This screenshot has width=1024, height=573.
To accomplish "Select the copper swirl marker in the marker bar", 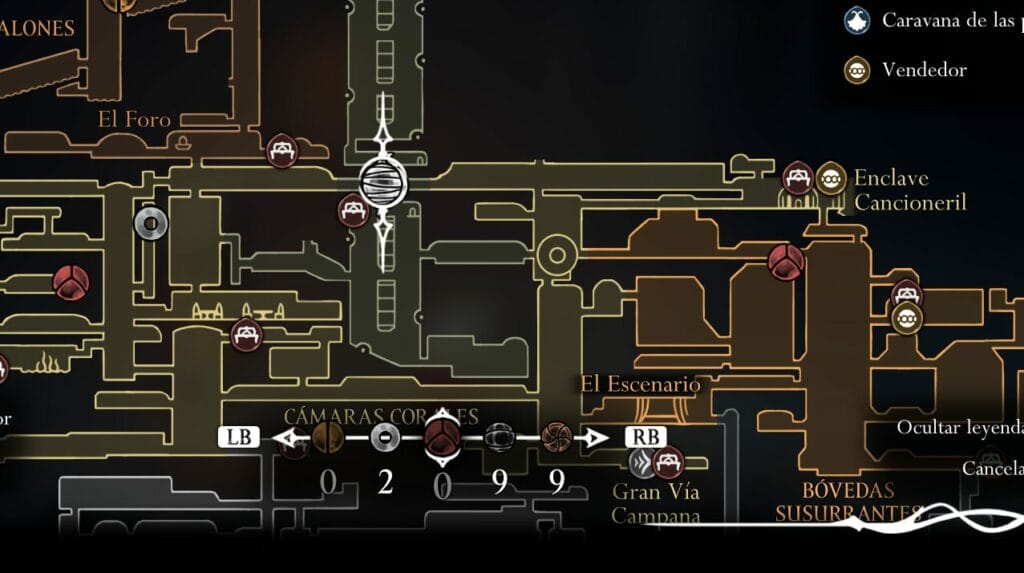I will (x=556, y=436).
